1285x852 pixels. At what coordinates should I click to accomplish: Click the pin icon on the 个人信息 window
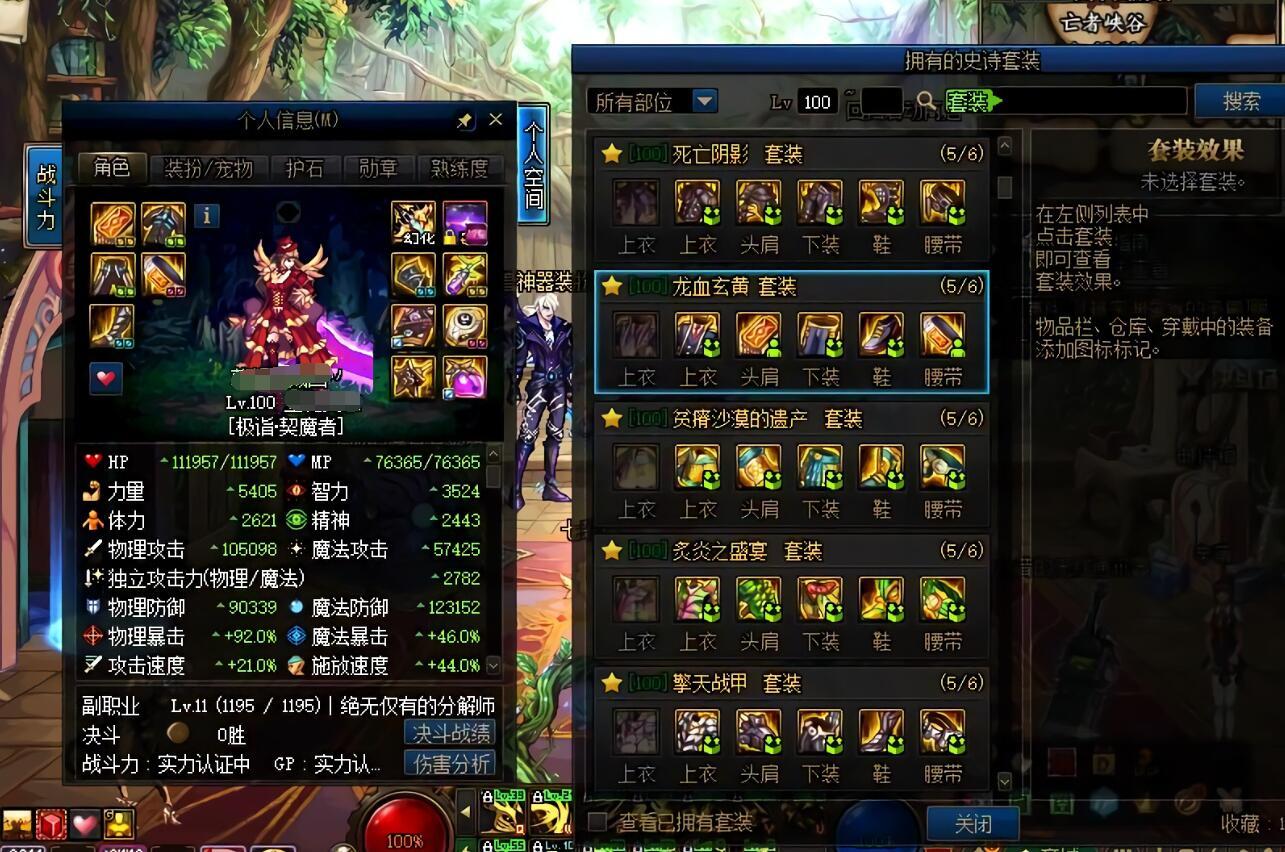463,119
